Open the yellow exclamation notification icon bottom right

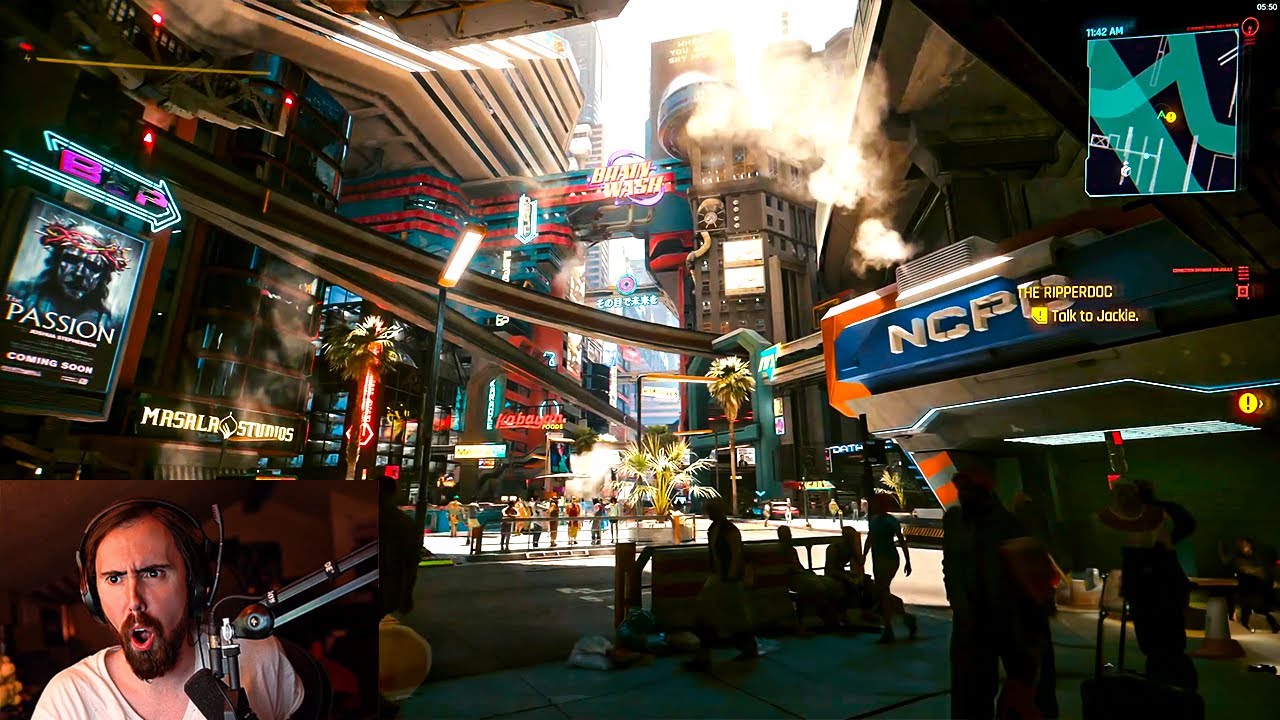1247,401
